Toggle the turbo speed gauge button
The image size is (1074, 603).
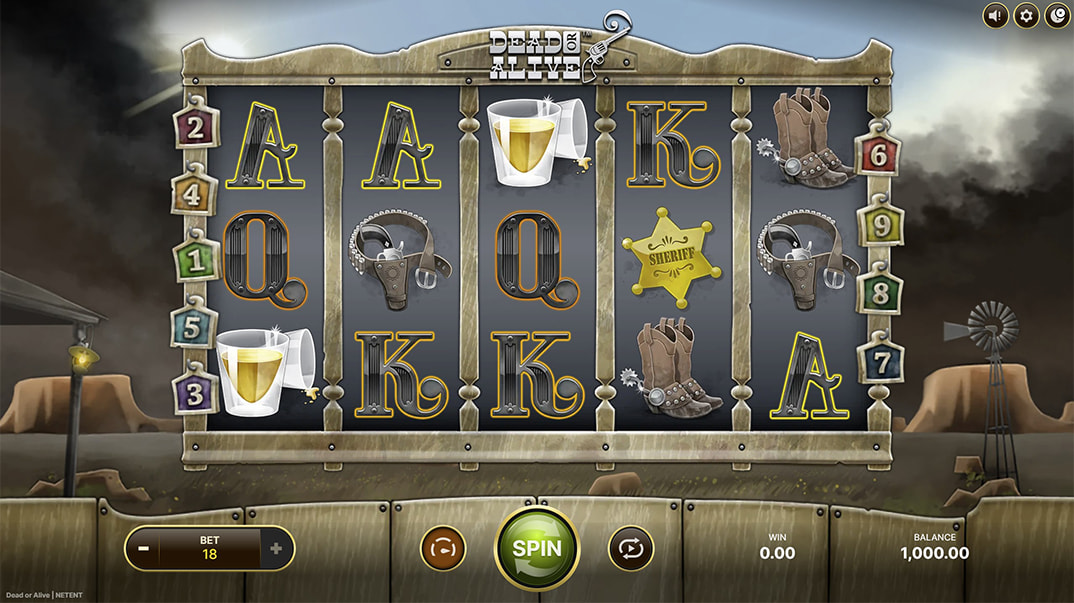click(x=442, y=548)
